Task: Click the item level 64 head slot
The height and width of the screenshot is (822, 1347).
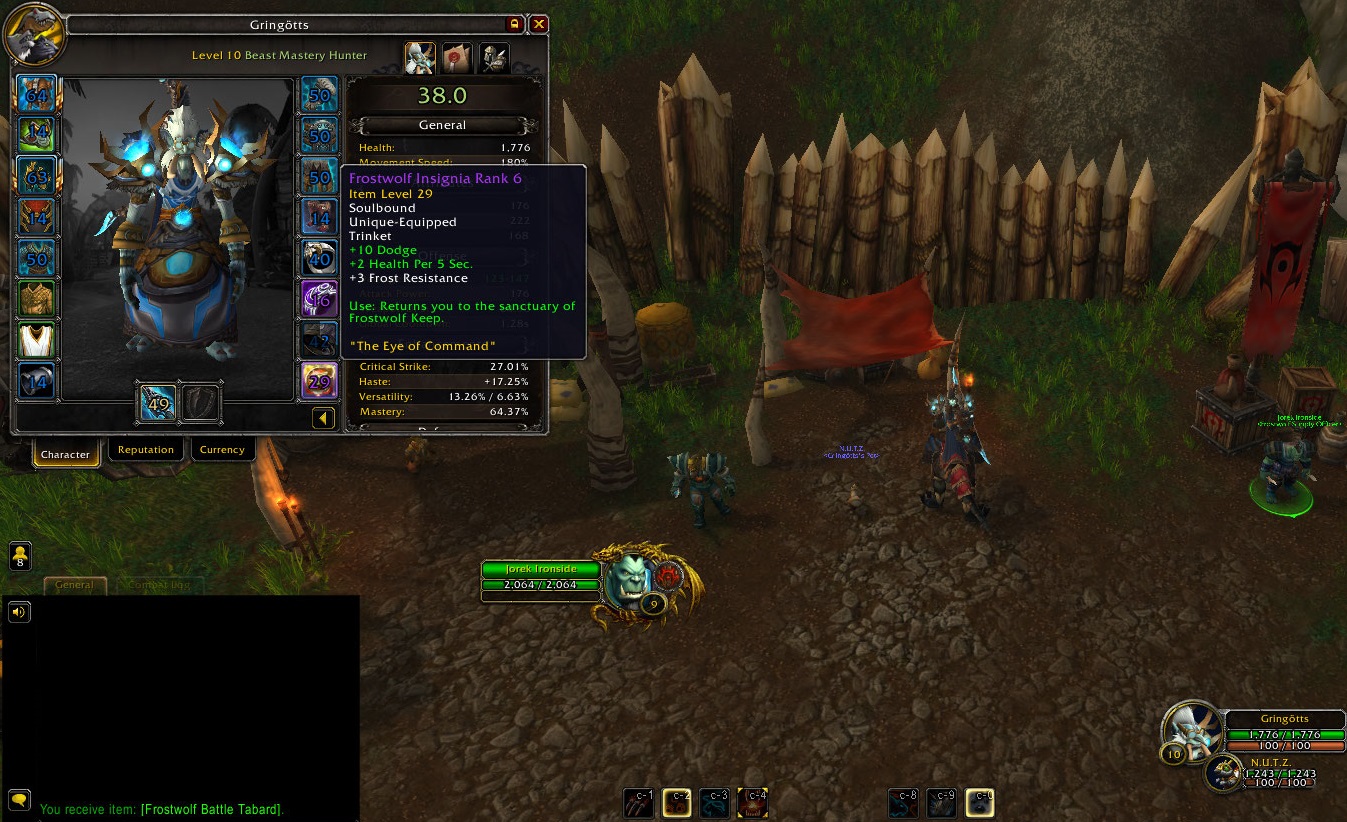Action: pyautogui.click(x=37, y=95)
